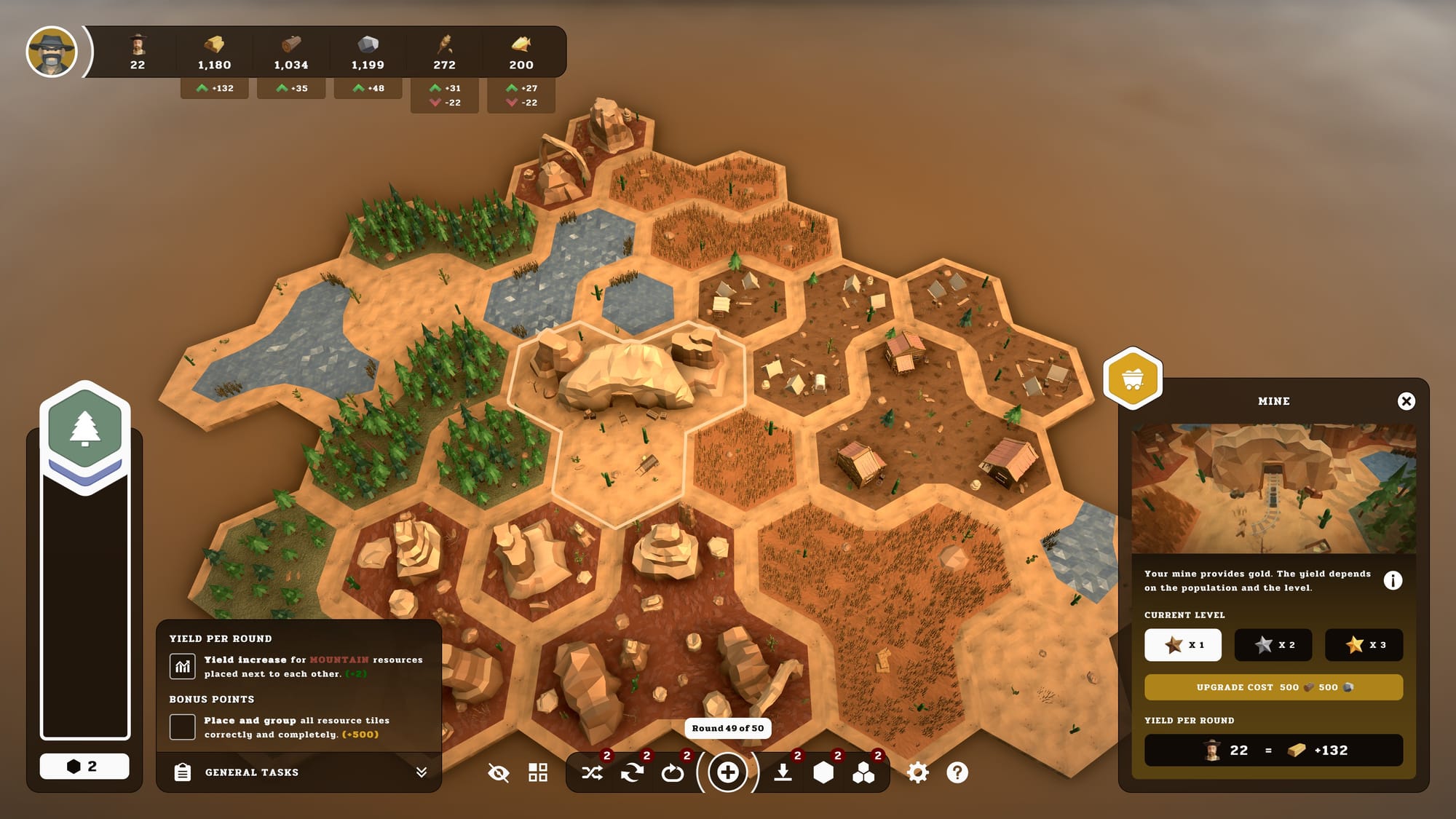Select mine level x 2 star
The image size is (1456, 819).
1273,645
